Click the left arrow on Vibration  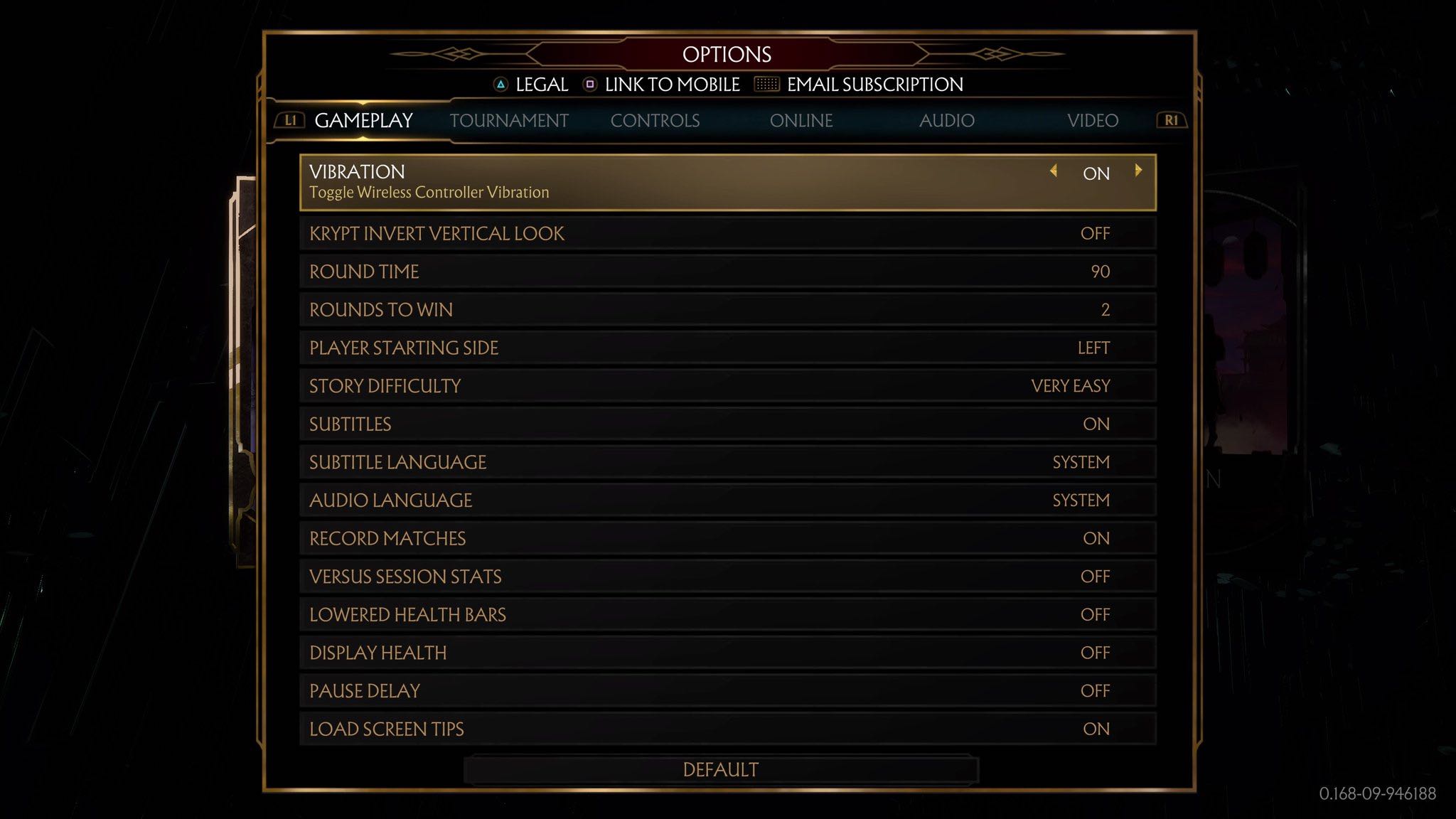[1054, 171]
